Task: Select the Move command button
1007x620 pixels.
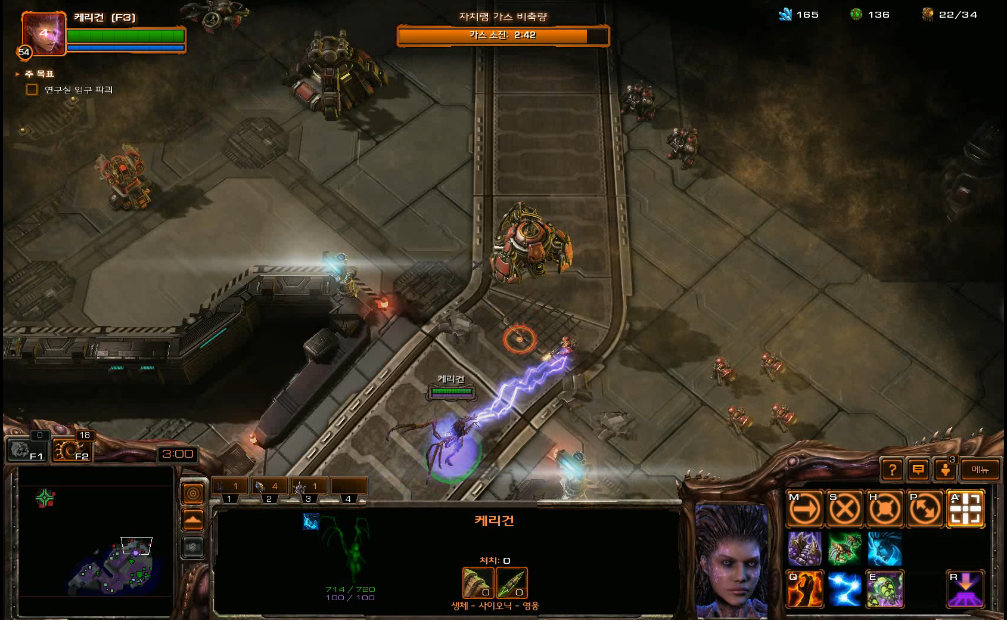Action: pyautogui.click(x=805, y=509)
